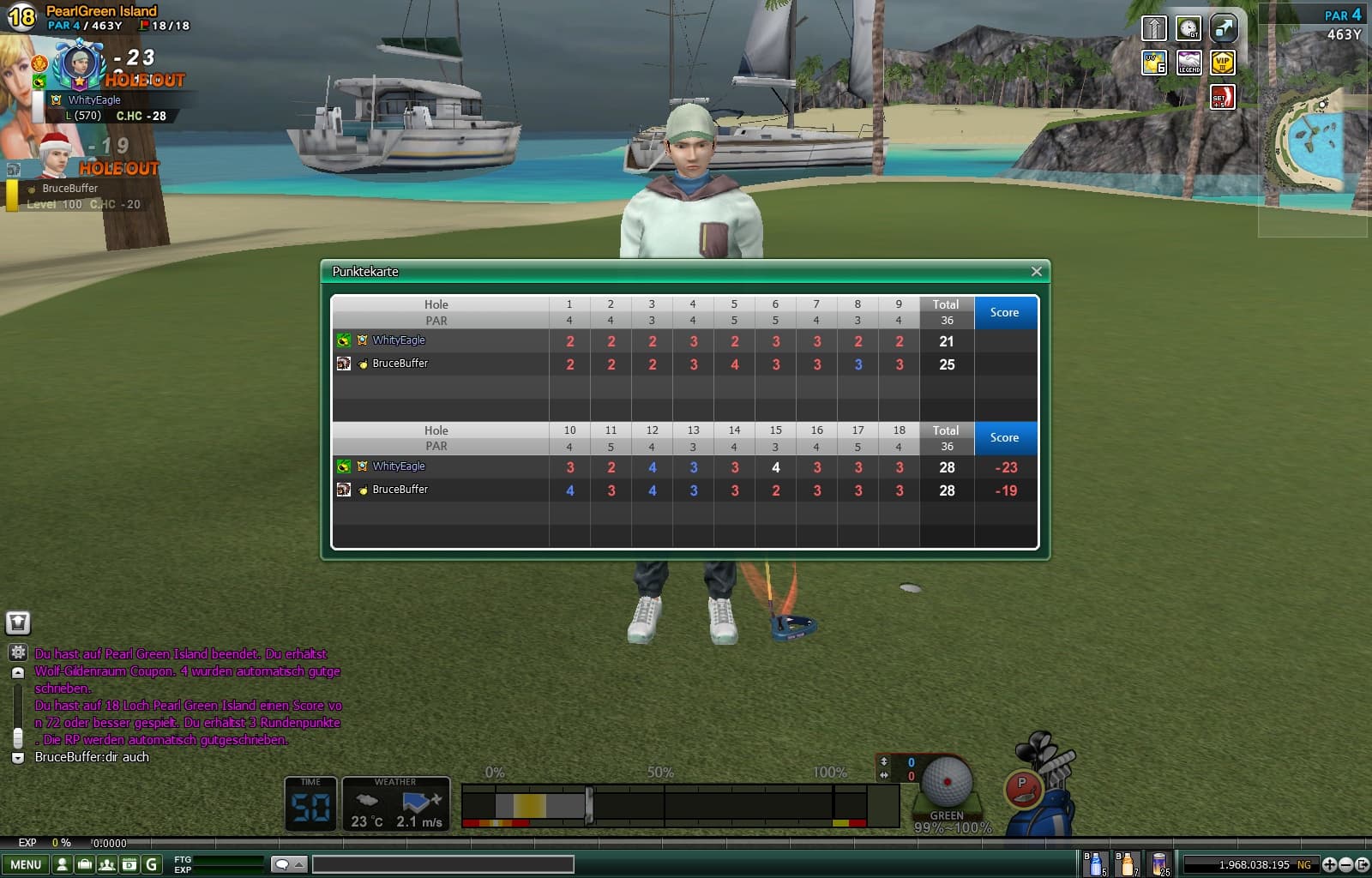Screen dimensions: 1372x878
Task: Open the daily calendar icon
Action: coord(129,864)
